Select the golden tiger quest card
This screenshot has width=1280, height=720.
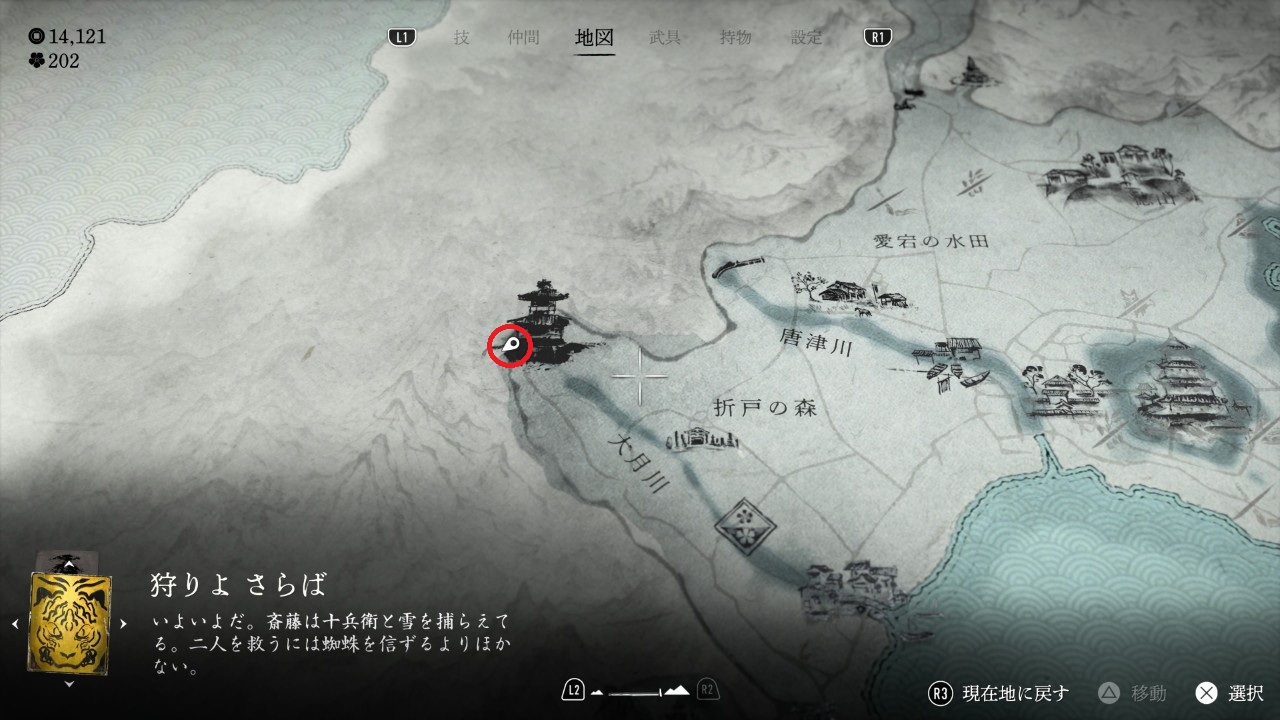70,622
